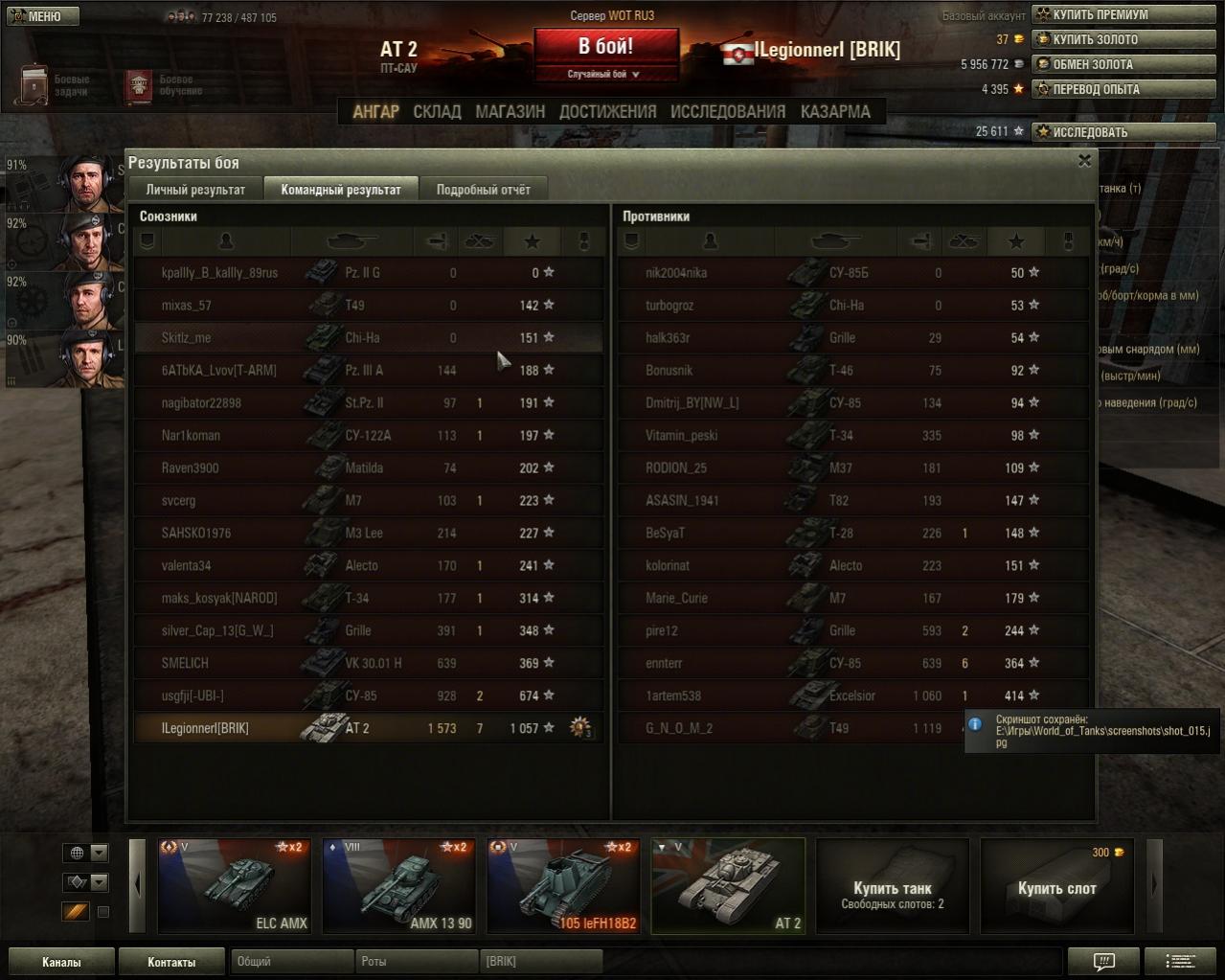Start battle with the В бой! button
The image size is (1225, 980).
tap(605, 47)
